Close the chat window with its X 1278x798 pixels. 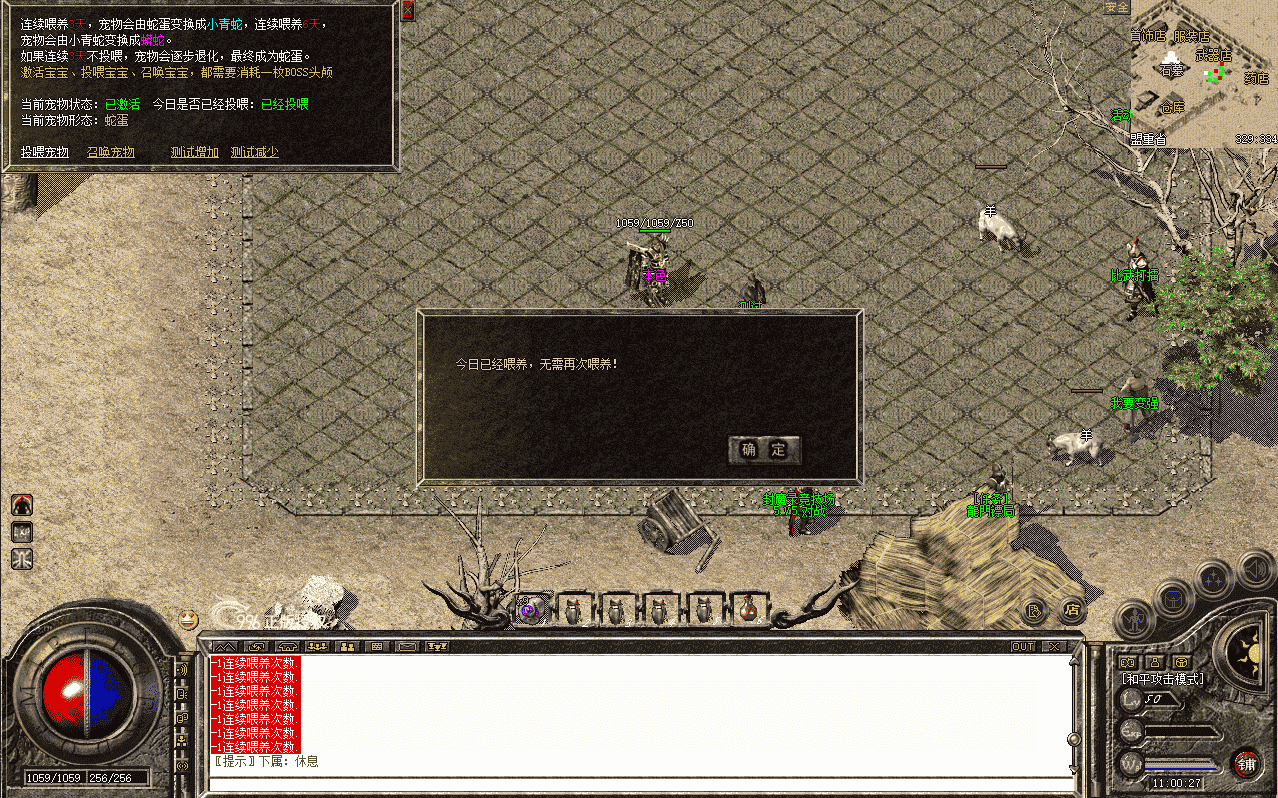1053,647
